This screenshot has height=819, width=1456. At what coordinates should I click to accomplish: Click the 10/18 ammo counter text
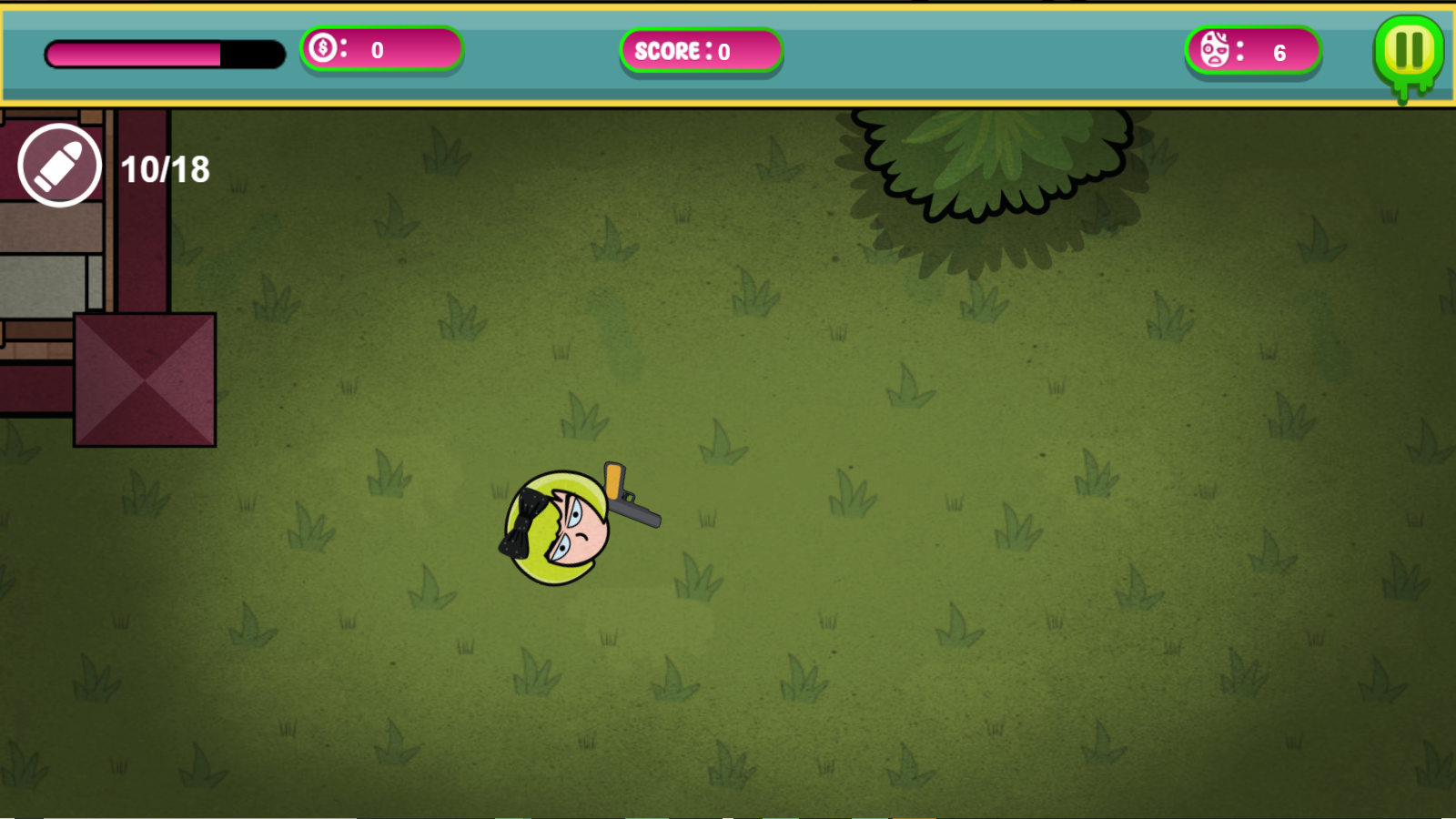(165, 167)
